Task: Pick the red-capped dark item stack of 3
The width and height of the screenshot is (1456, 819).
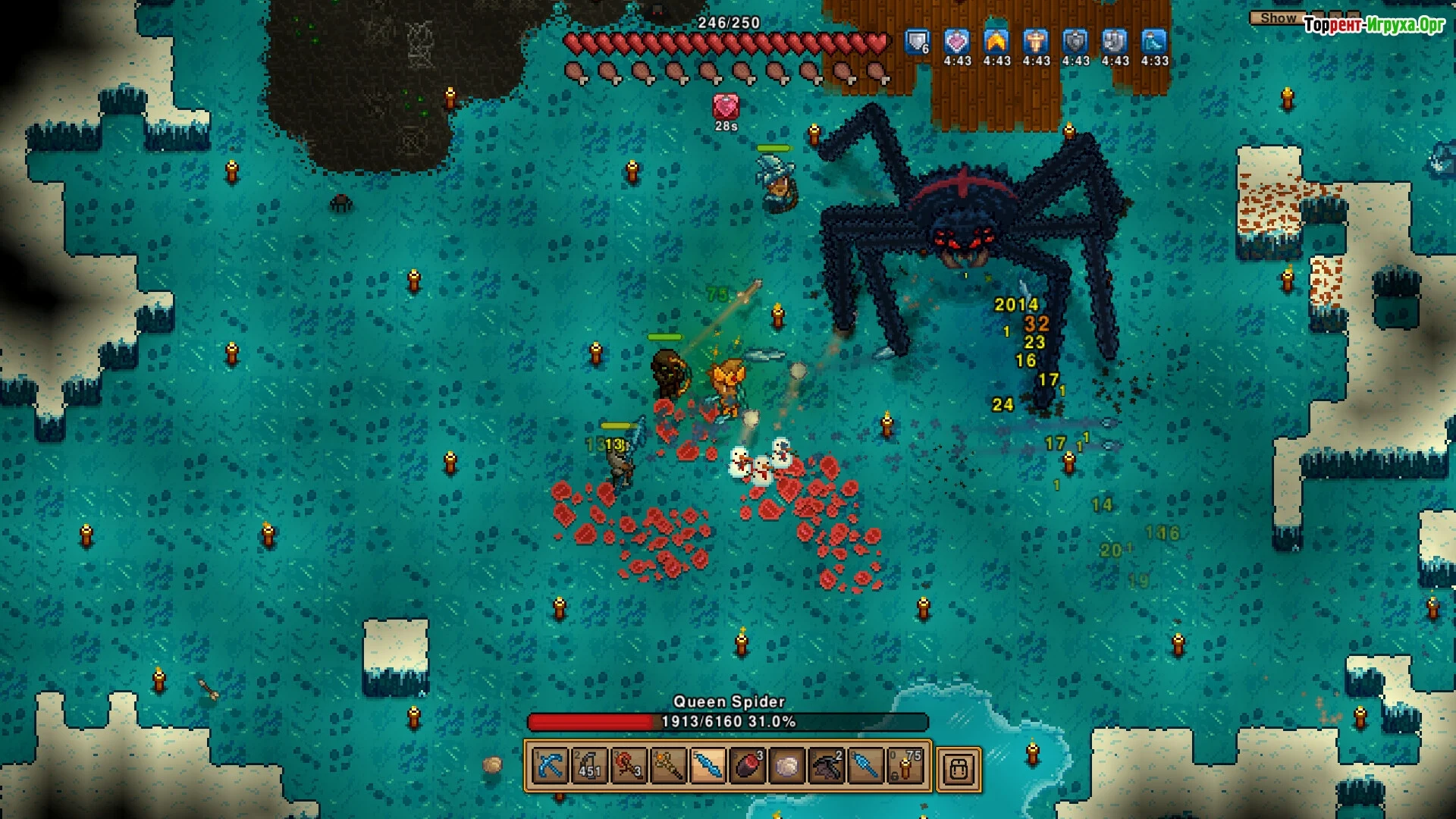Action: 747,767
